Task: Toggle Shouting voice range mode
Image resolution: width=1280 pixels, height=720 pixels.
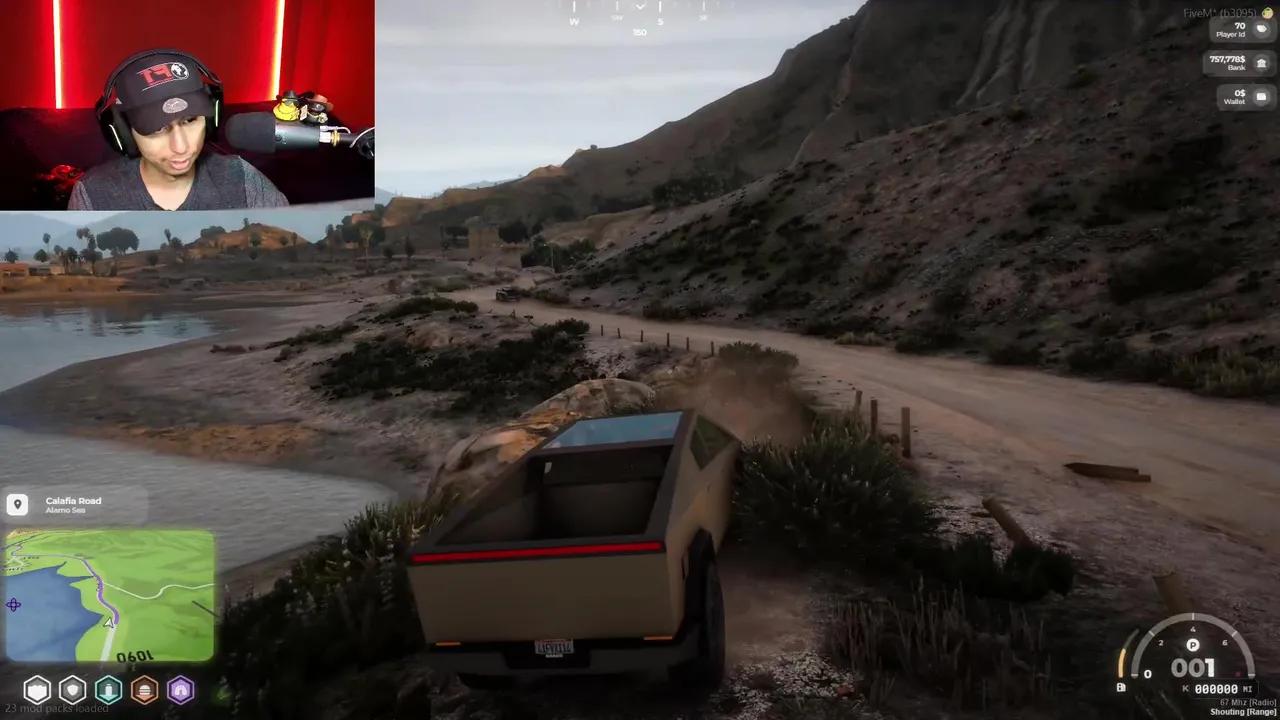Action: point(1243,712)
